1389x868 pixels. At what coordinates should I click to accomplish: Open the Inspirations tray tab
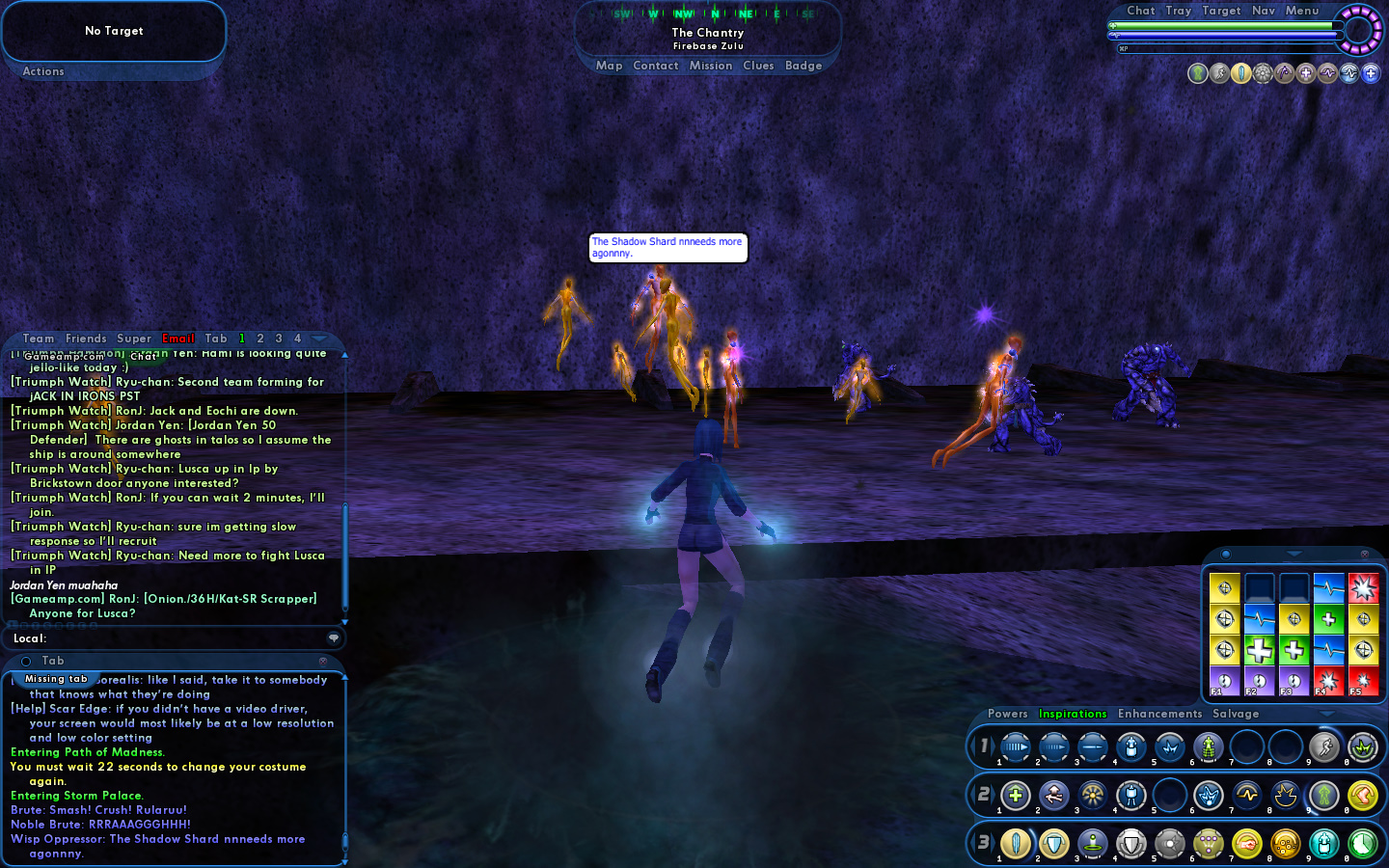point(1073,714)
